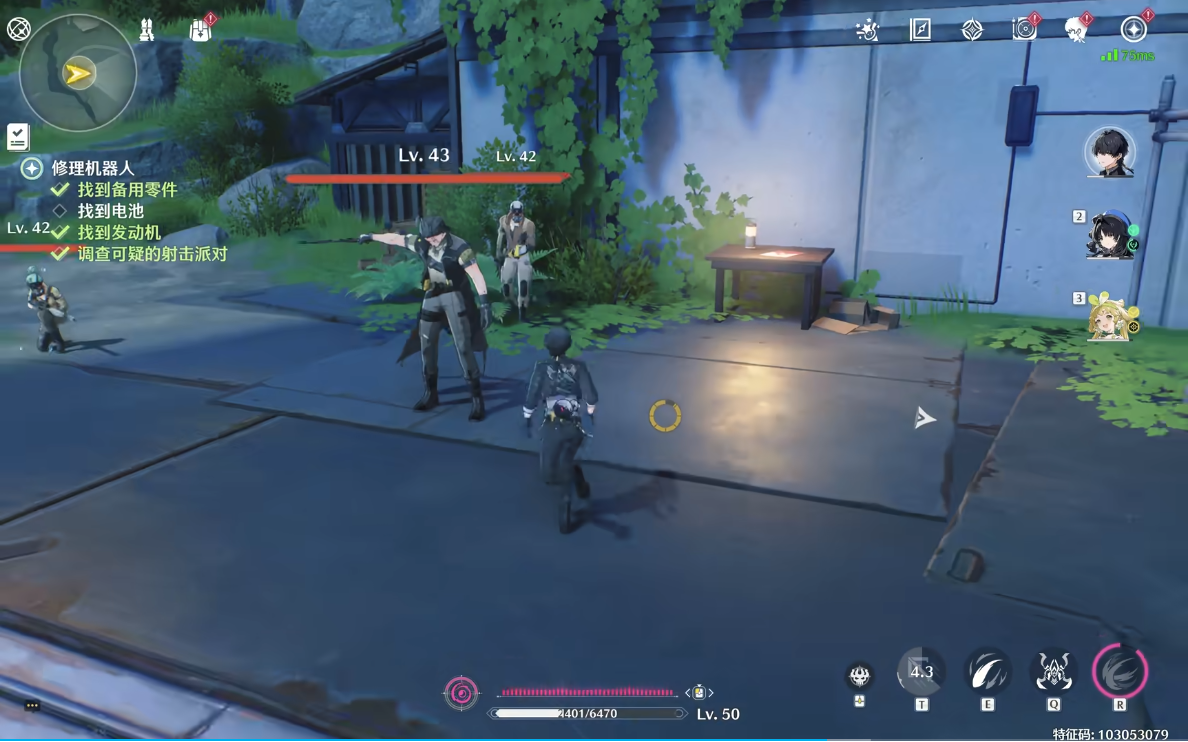
Task: Open the quest checklist icon
Action: click(18, 137)
